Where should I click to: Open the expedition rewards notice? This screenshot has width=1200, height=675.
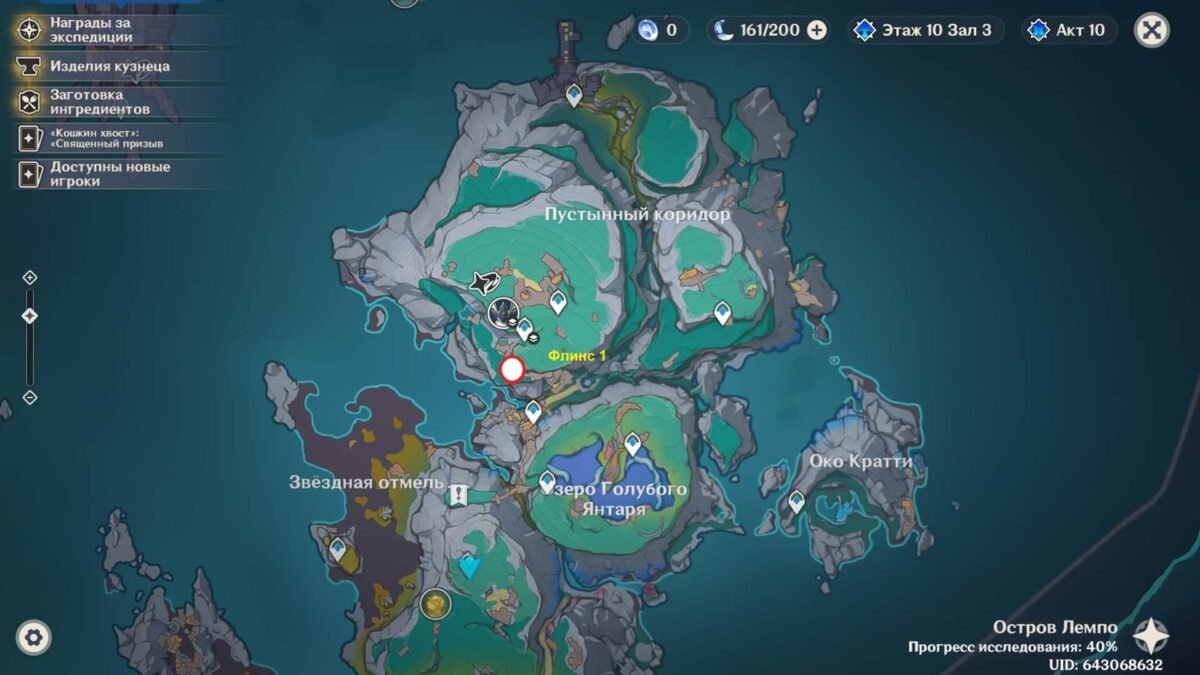pos(90,30)
